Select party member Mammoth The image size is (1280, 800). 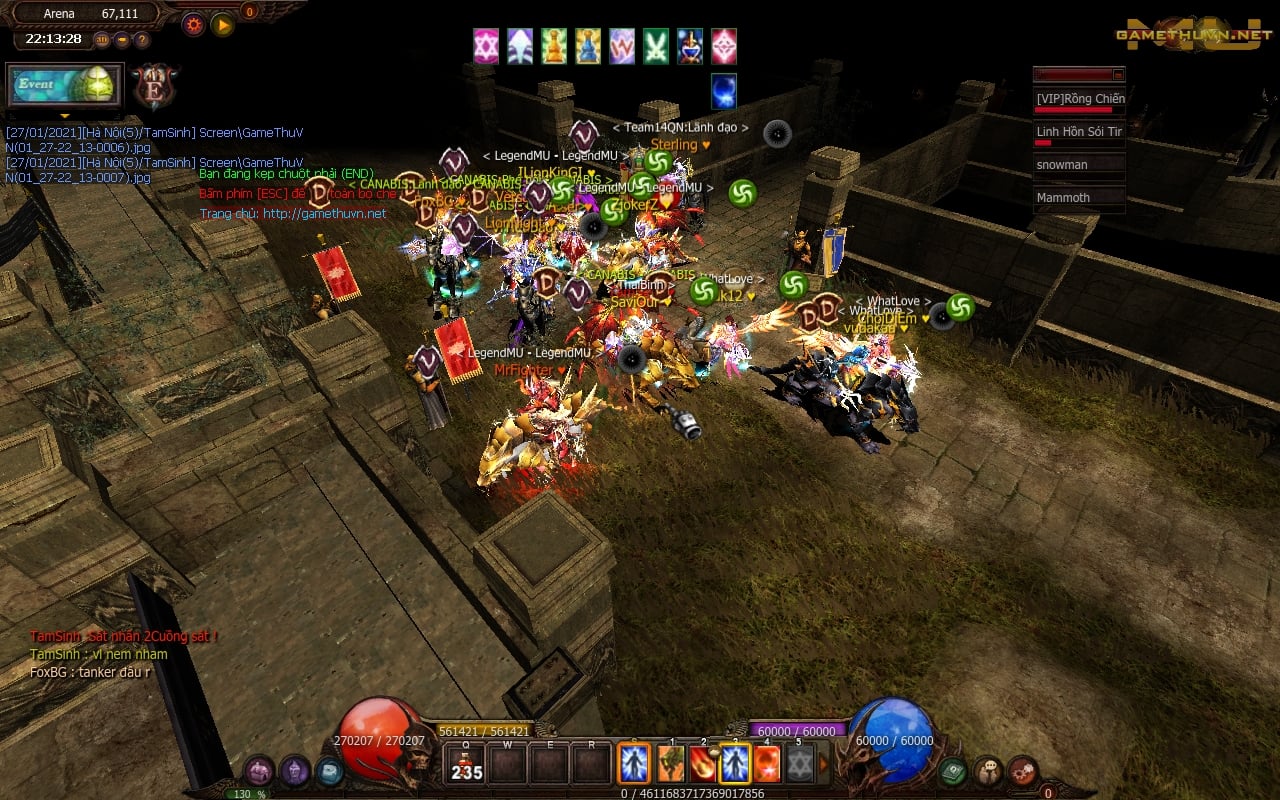click(1079, 198)
